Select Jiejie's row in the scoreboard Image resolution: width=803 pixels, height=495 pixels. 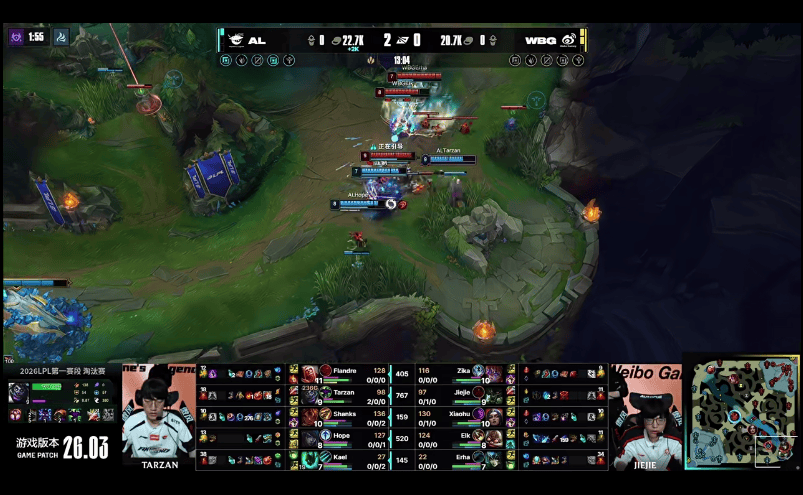tap(458, 395)
